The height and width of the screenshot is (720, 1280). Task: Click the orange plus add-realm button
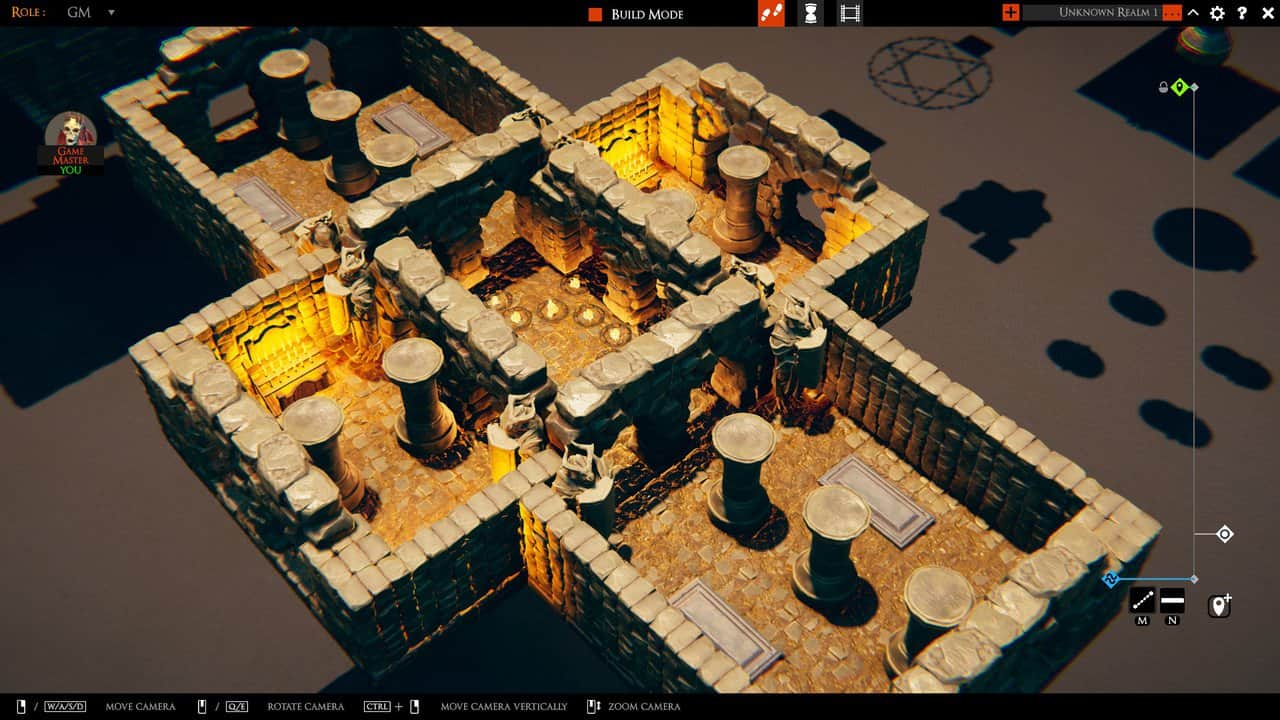click(1010, 13)
